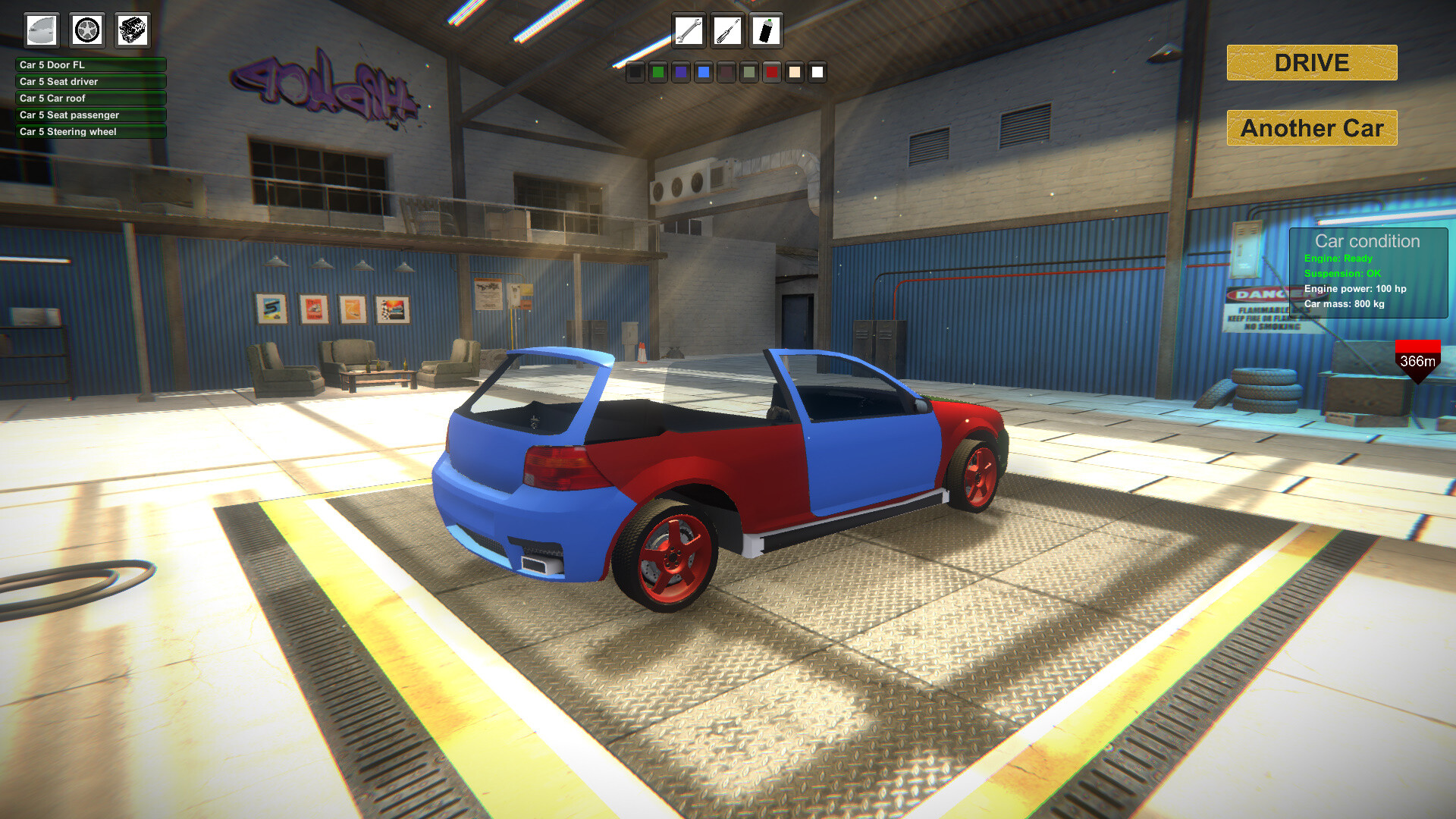Image resolution: width=1456 pixels, height=819 pixels.
Task: Select the green paint swatch
Action: 658,73
